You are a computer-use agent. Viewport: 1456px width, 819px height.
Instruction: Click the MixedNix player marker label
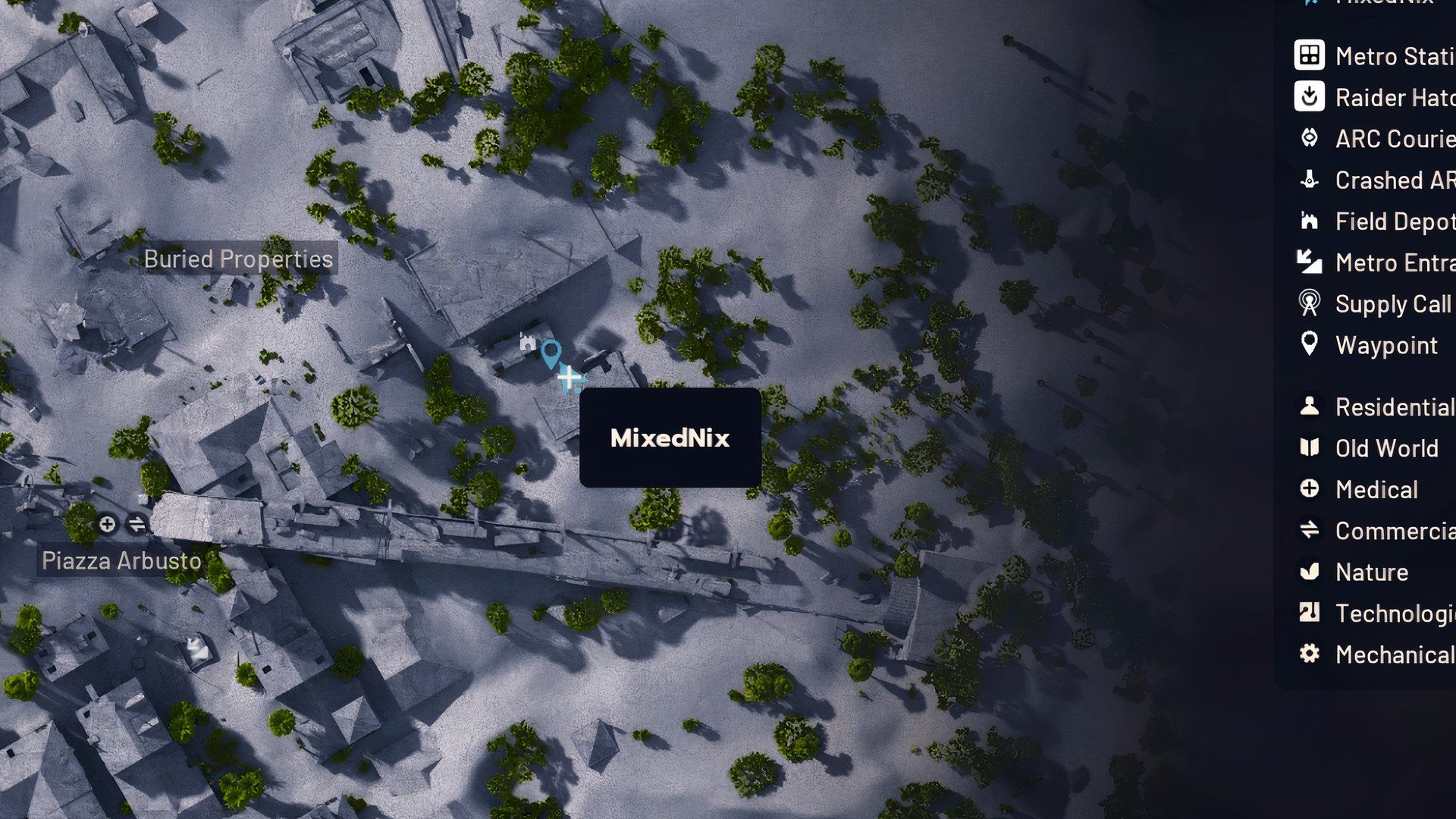pos(670,438)
